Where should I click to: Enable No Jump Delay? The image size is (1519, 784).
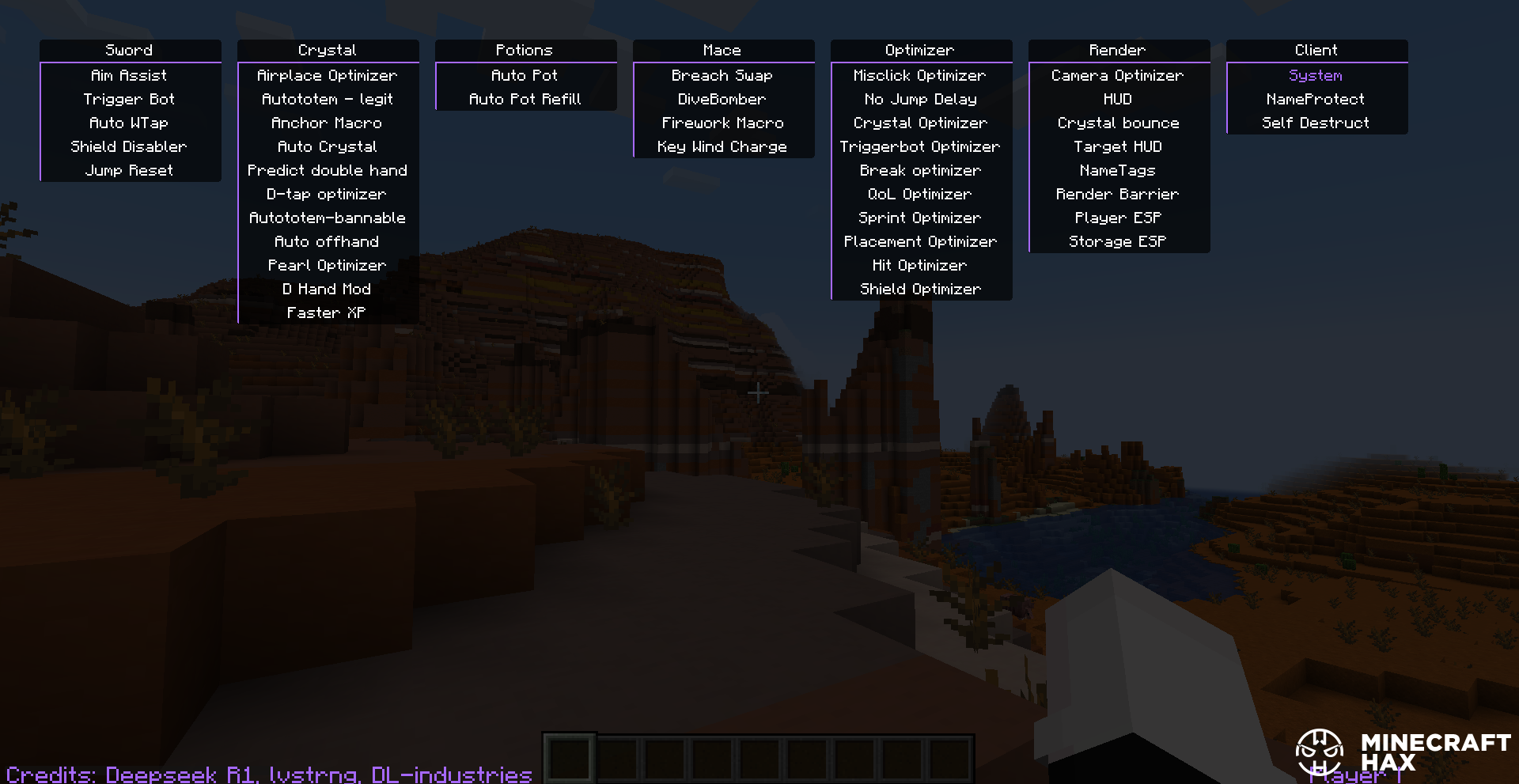(920, 100)
